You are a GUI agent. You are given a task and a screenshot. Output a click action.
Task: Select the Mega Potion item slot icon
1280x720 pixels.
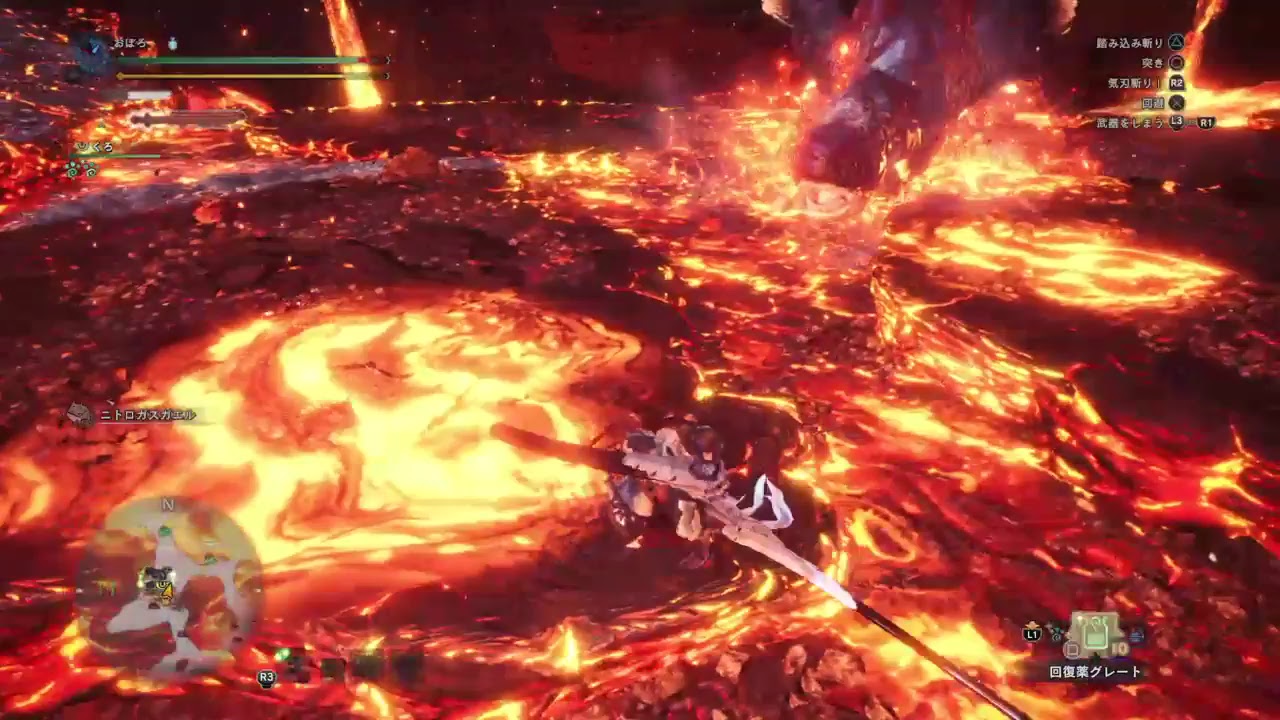coord(1093,635)
